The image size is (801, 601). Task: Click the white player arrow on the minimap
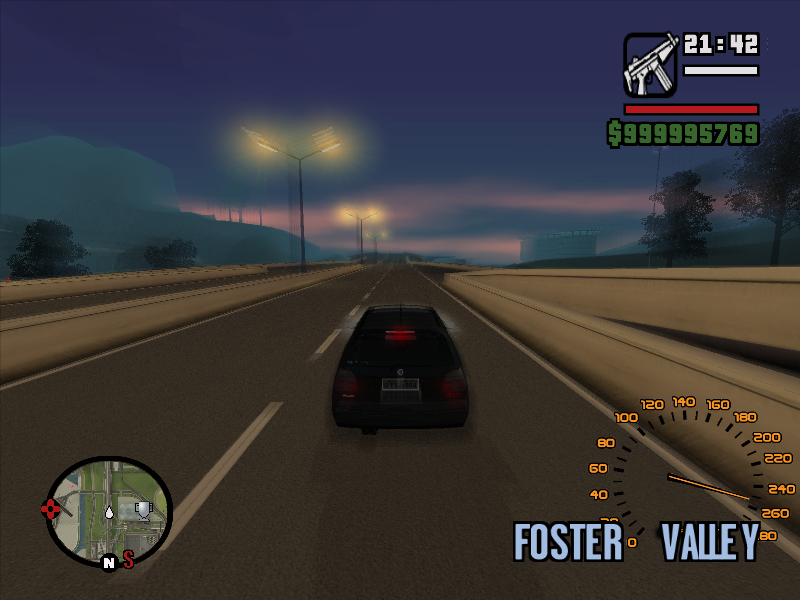tap(109, 513)
